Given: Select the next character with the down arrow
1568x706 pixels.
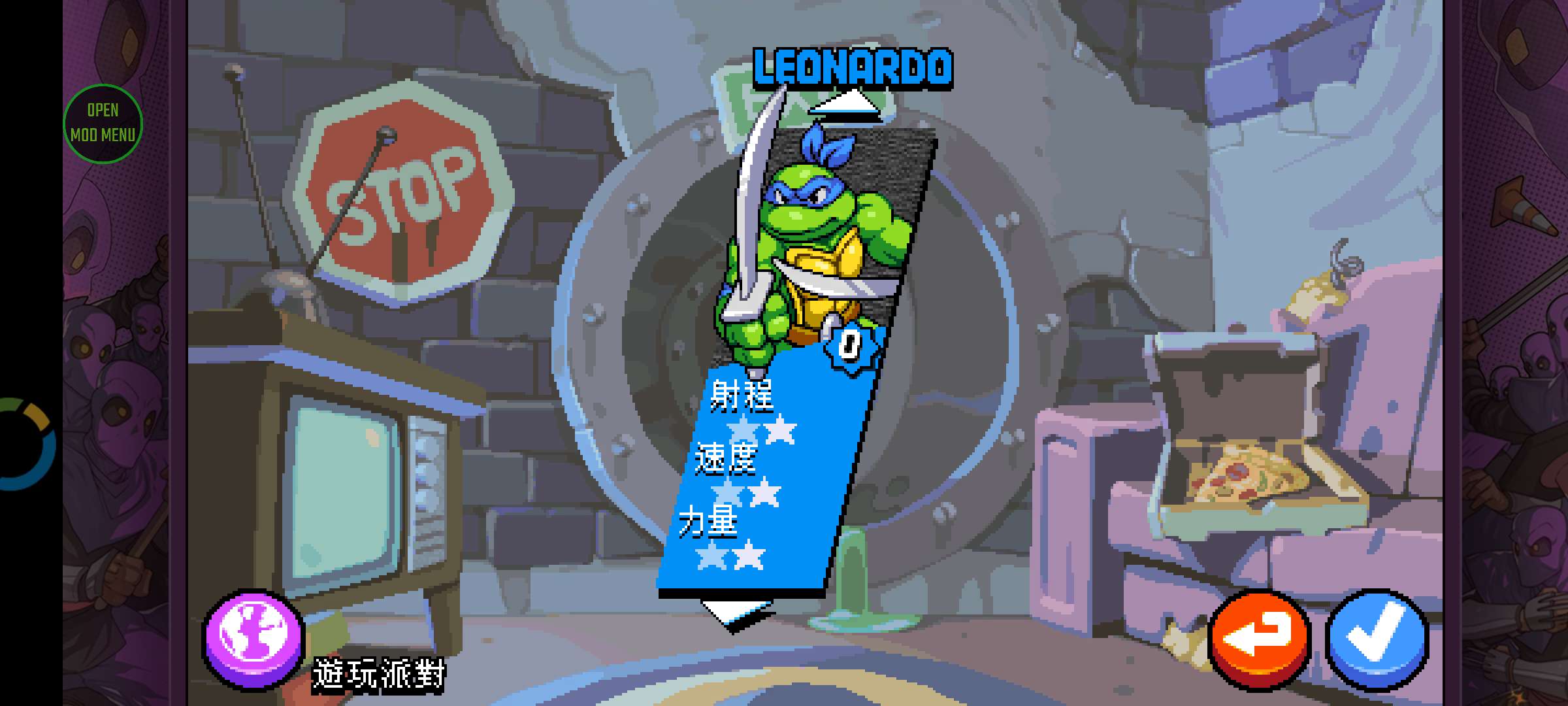Looking at the screenshot, I should pos(736,613).
